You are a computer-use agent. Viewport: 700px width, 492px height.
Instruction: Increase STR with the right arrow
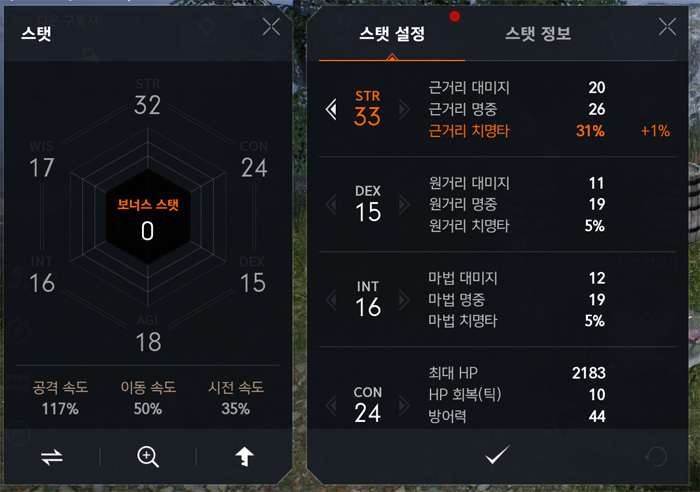pyautogui.click(x=404, y=109)
